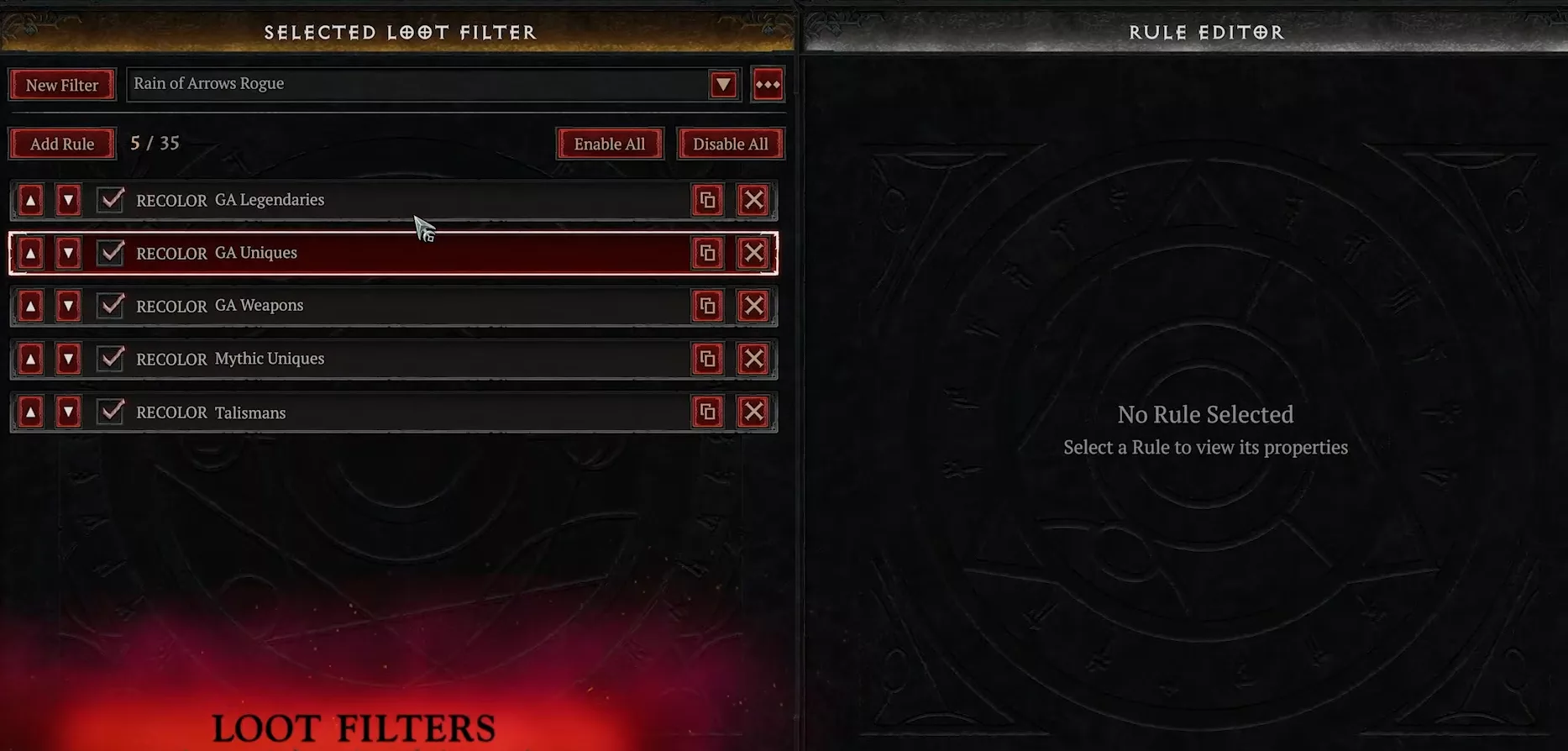The width and height of the screenshot is (1568, 751).
Task: Disable all filter rules
Action: (730, 144)
